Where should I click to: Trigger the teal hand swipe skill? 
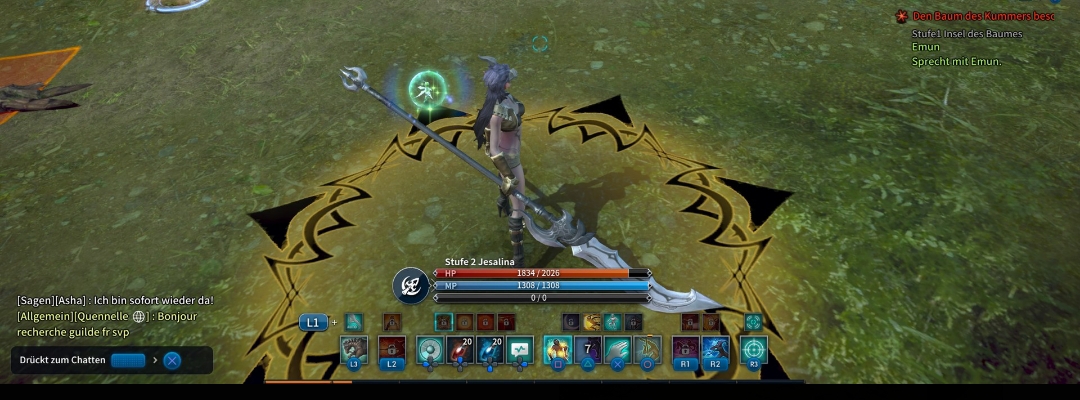(618, 349)
